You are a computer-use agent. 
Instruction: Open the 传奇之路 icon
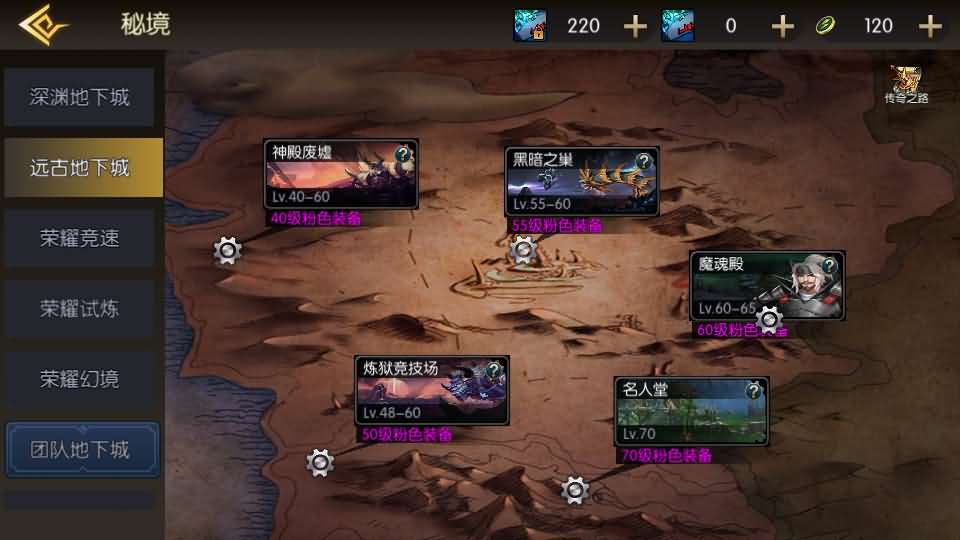point(907,85)
